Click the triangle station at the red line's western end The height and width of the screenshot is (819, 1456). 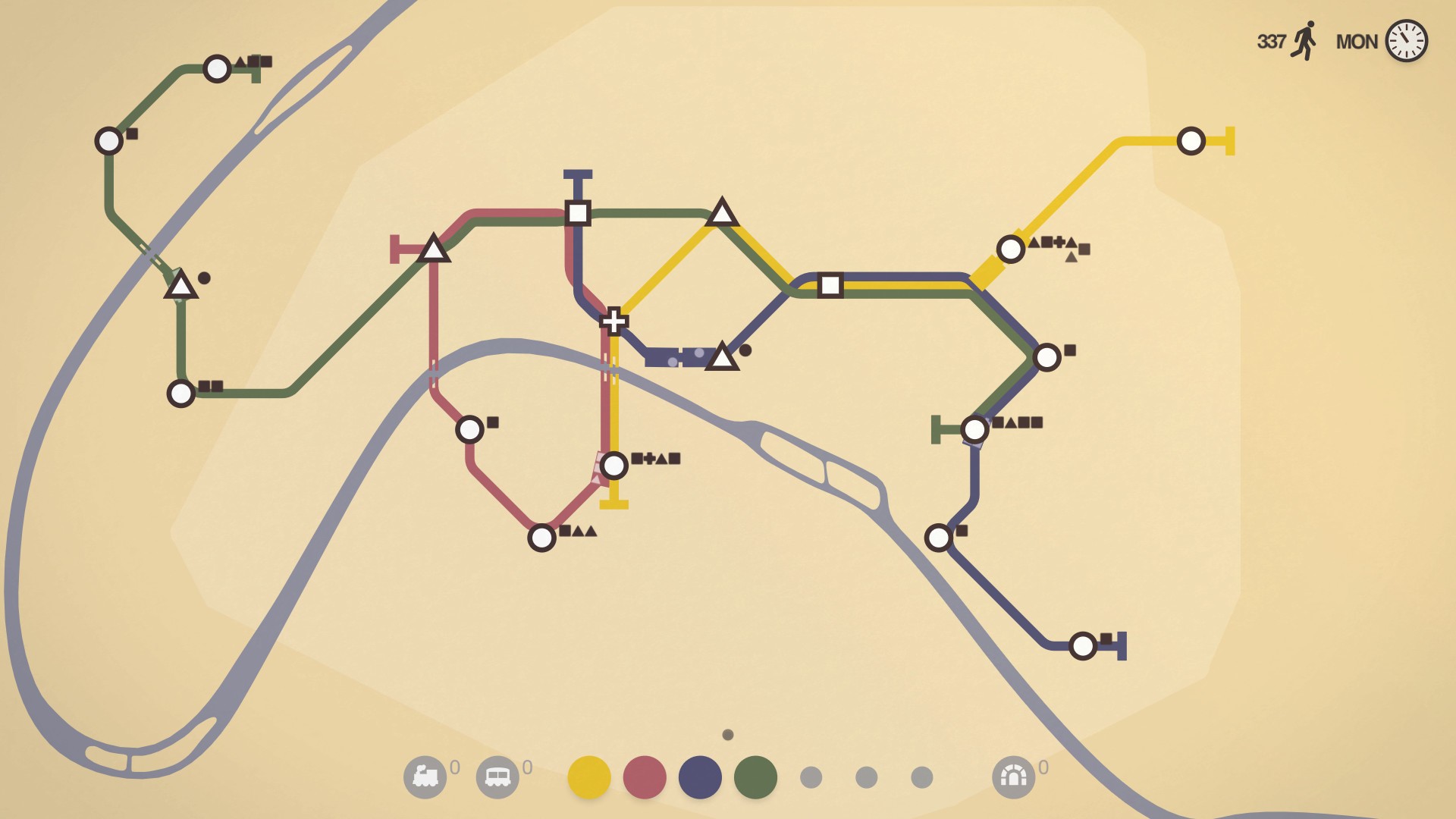[434, 250]
